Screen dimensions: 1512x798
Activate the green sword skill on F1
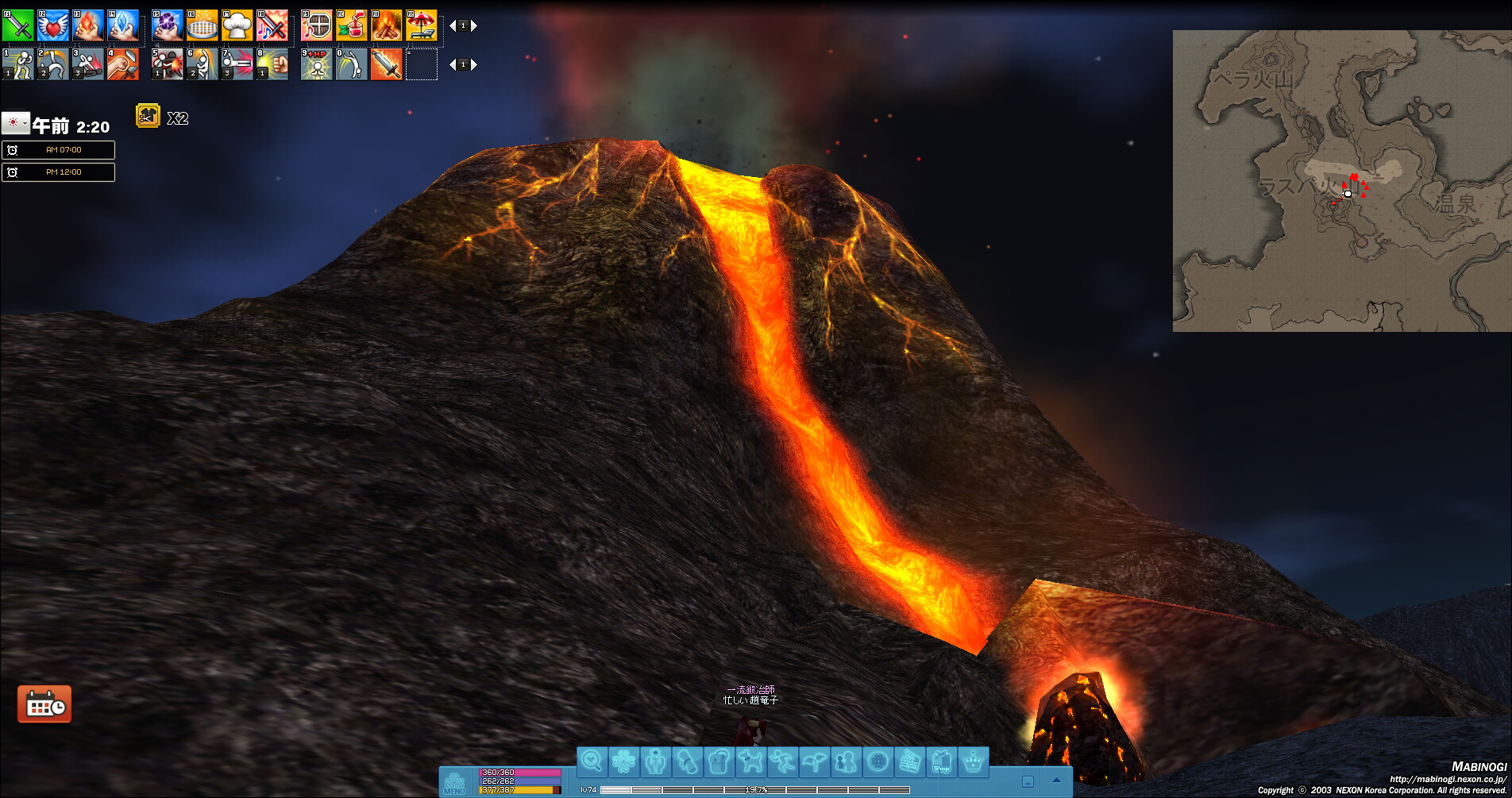17,25
